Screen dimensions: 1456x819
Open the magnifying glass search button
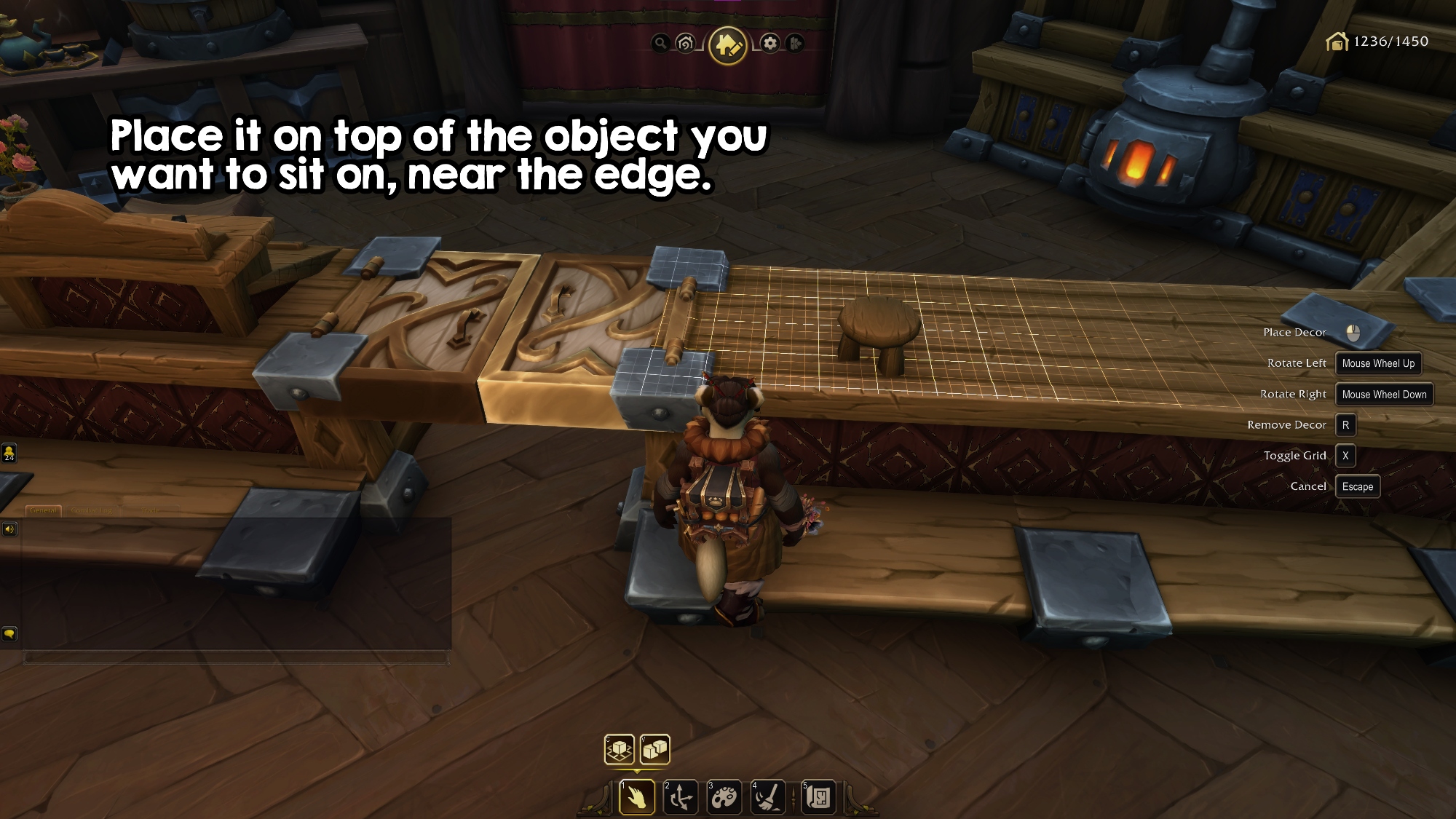tap(660, 44)
